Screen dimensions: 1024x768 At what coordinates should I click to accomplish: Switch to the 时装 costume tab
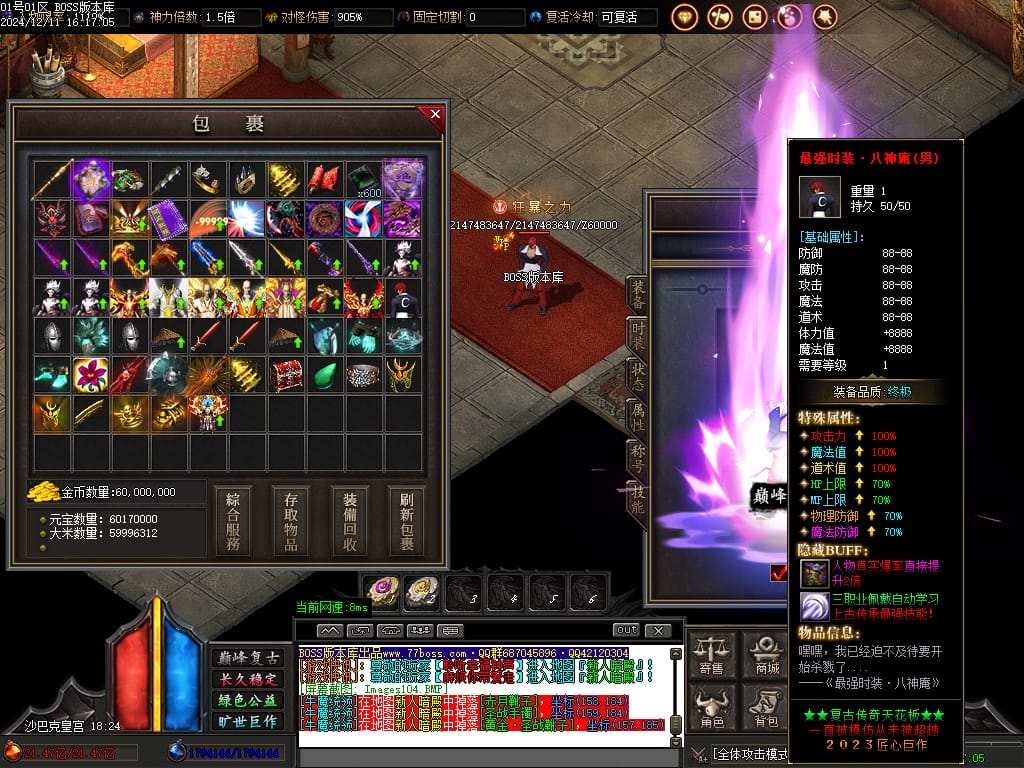coord(637,335)
